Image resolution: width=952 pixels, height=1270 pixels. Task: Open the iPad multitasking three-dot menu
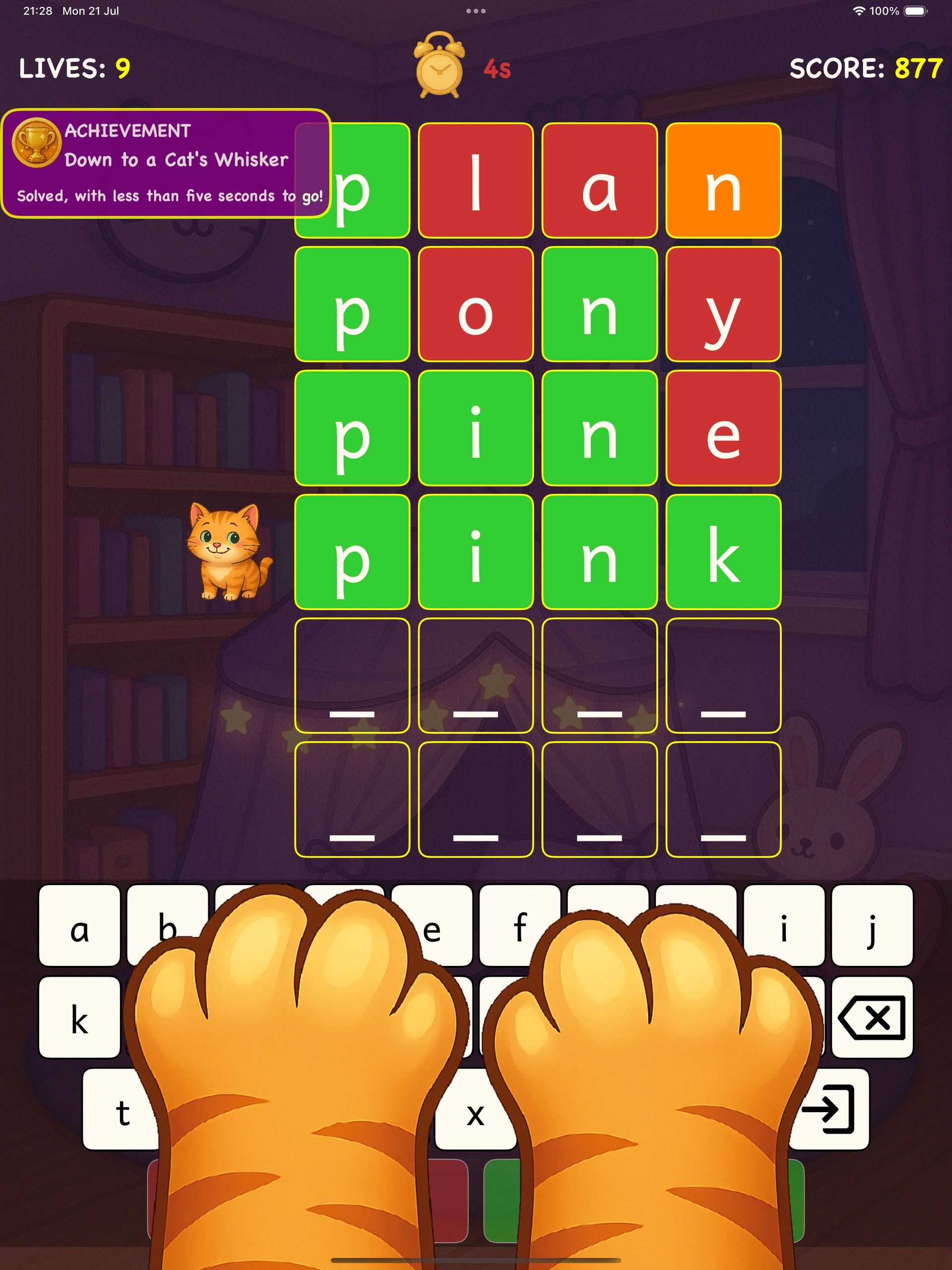[476, 11]
